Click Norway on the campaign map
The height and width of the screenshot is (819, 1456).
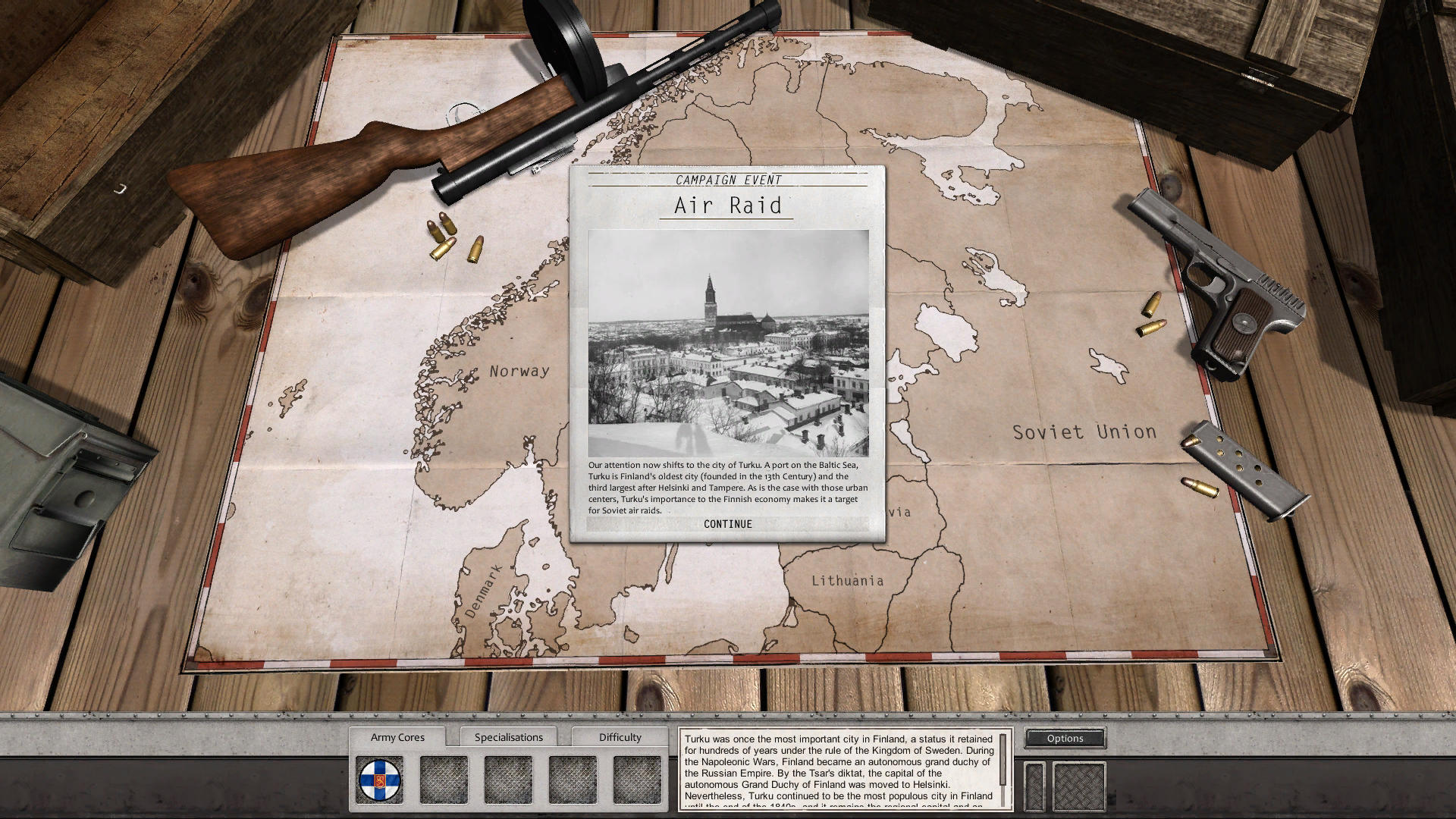coord(520,372)
